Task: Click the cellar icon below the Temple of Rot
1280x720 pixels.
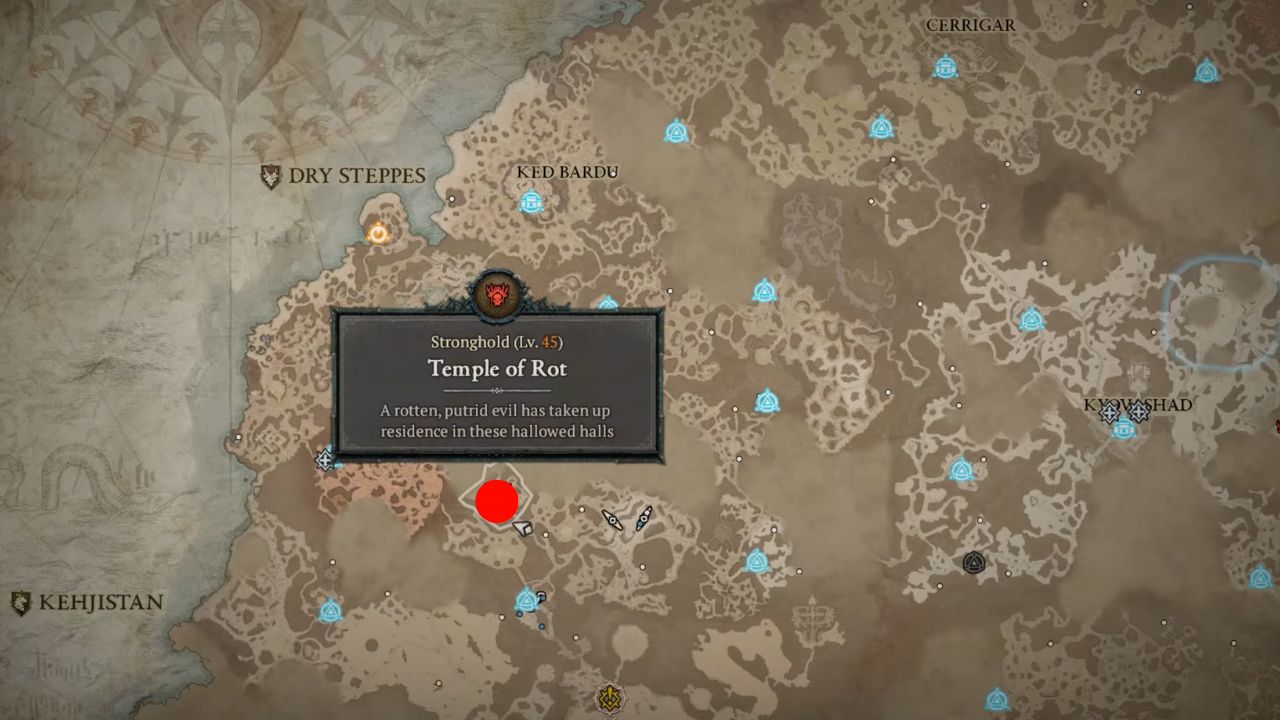Action: [522, 527]
